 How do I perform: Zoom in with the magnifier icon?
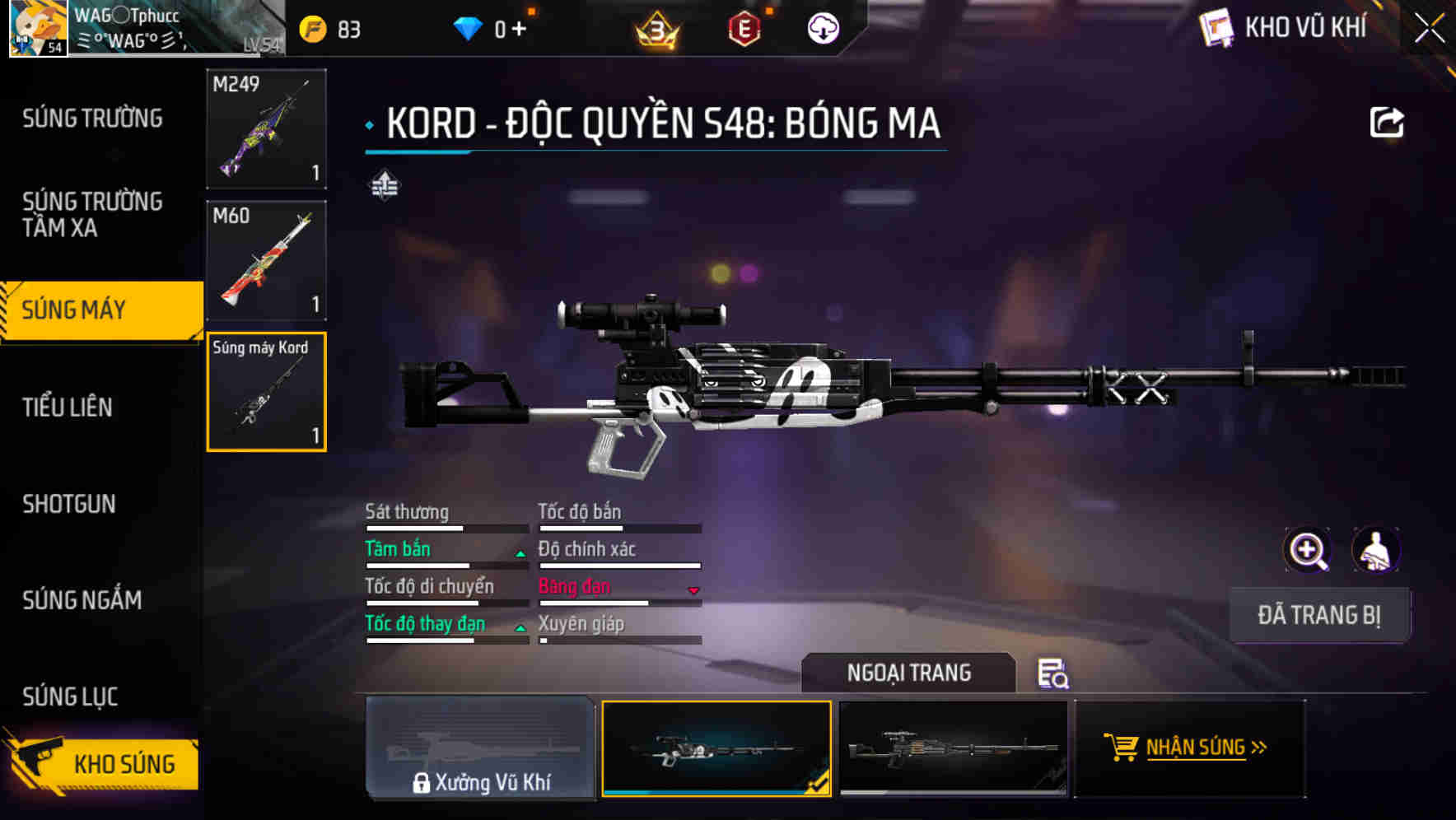[x=1308, y=550]
